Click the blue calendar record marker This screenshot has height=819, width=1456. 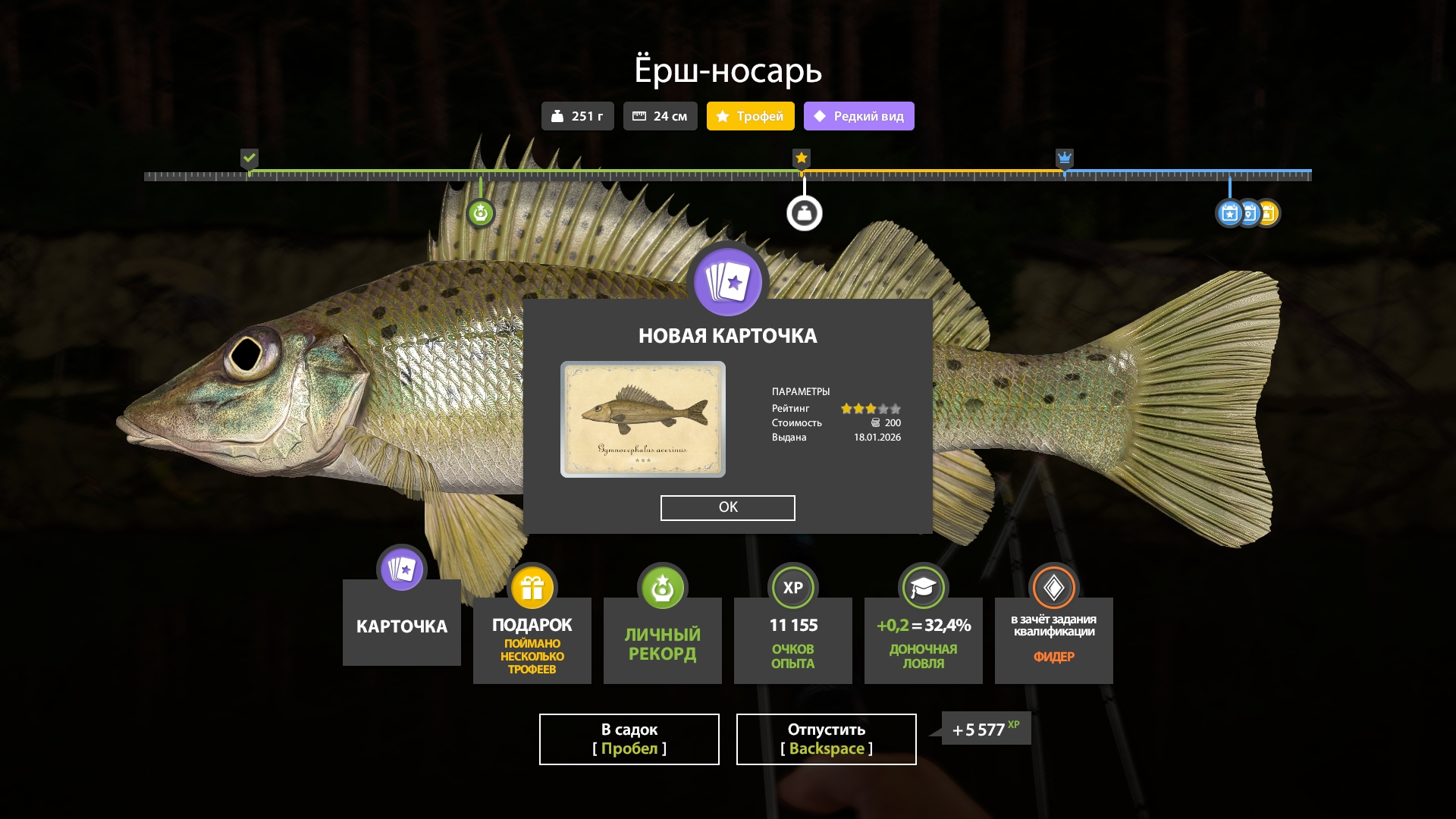point(1229,213)
